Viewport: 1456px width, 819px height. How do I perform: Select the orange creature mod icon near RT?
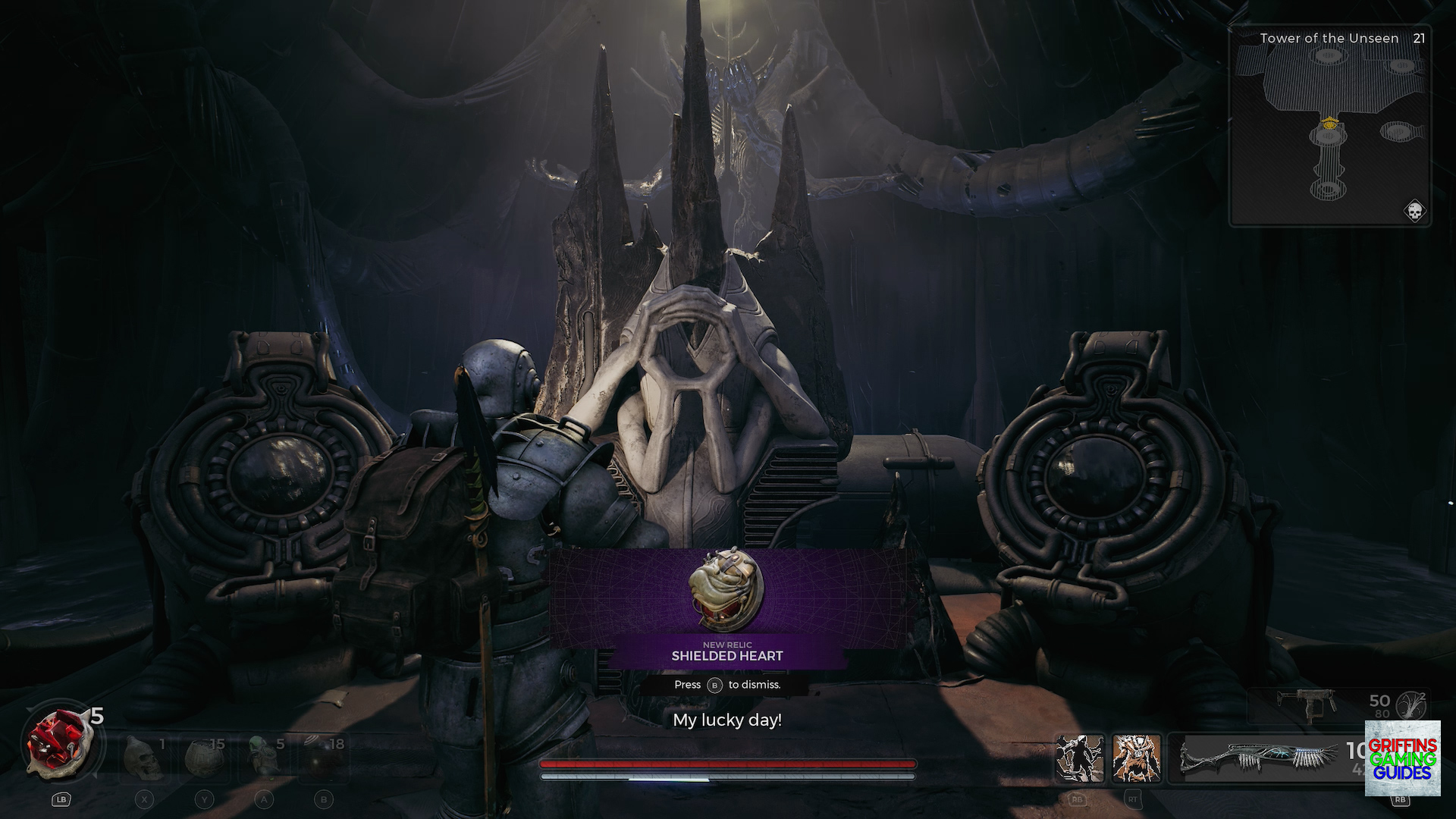pyautogui.click(x=1135, y=758)
